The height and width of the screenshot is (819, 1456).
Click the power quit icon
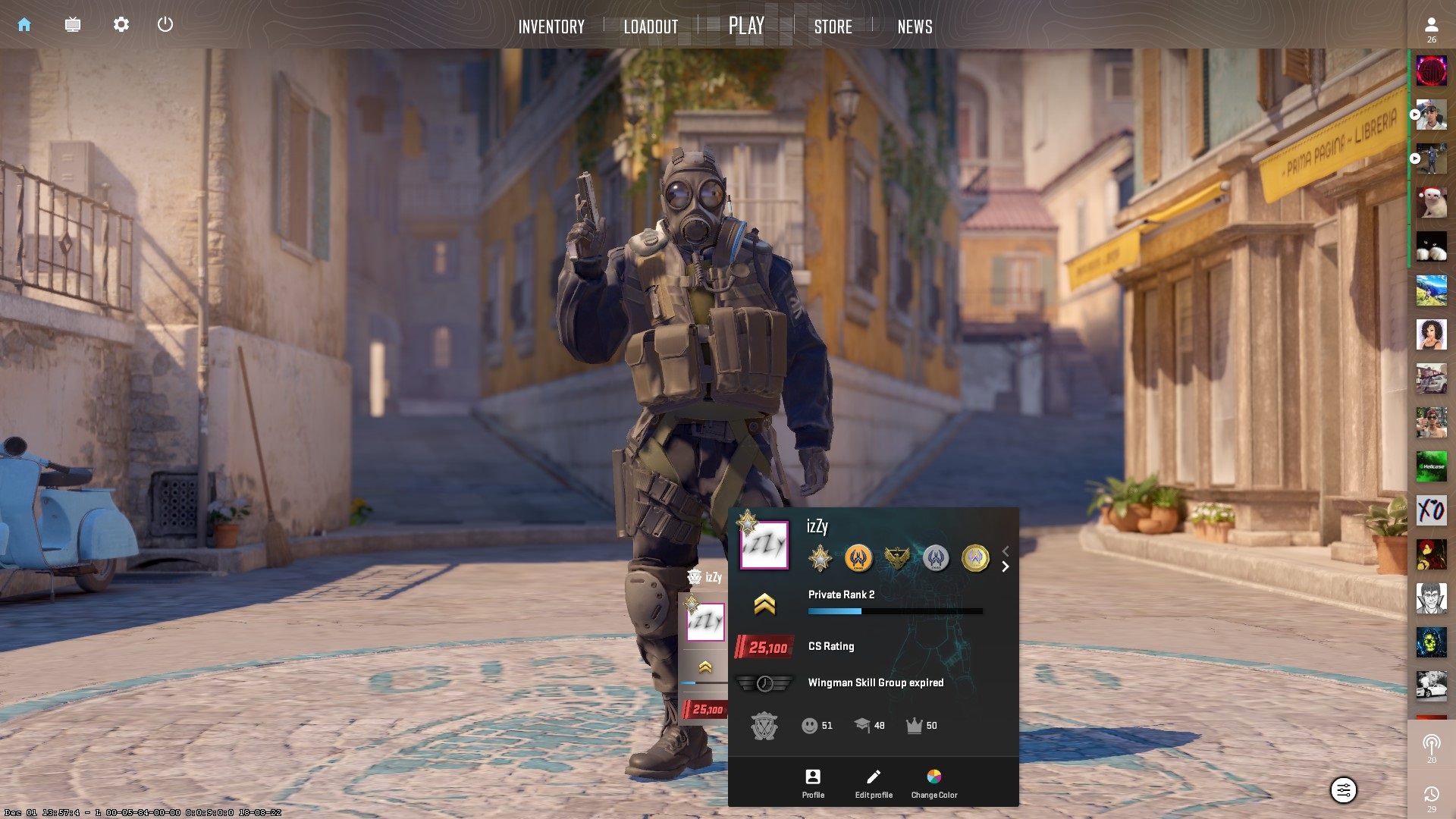165,25
